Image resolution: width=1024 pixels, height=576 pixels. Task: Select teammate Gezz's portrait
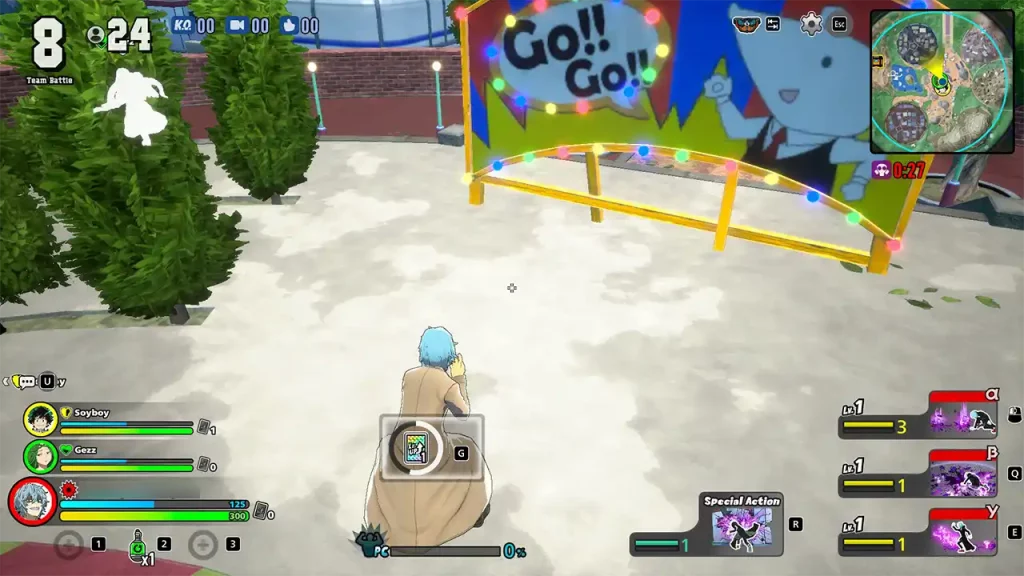pyautogui.click(x=40, y=456)
